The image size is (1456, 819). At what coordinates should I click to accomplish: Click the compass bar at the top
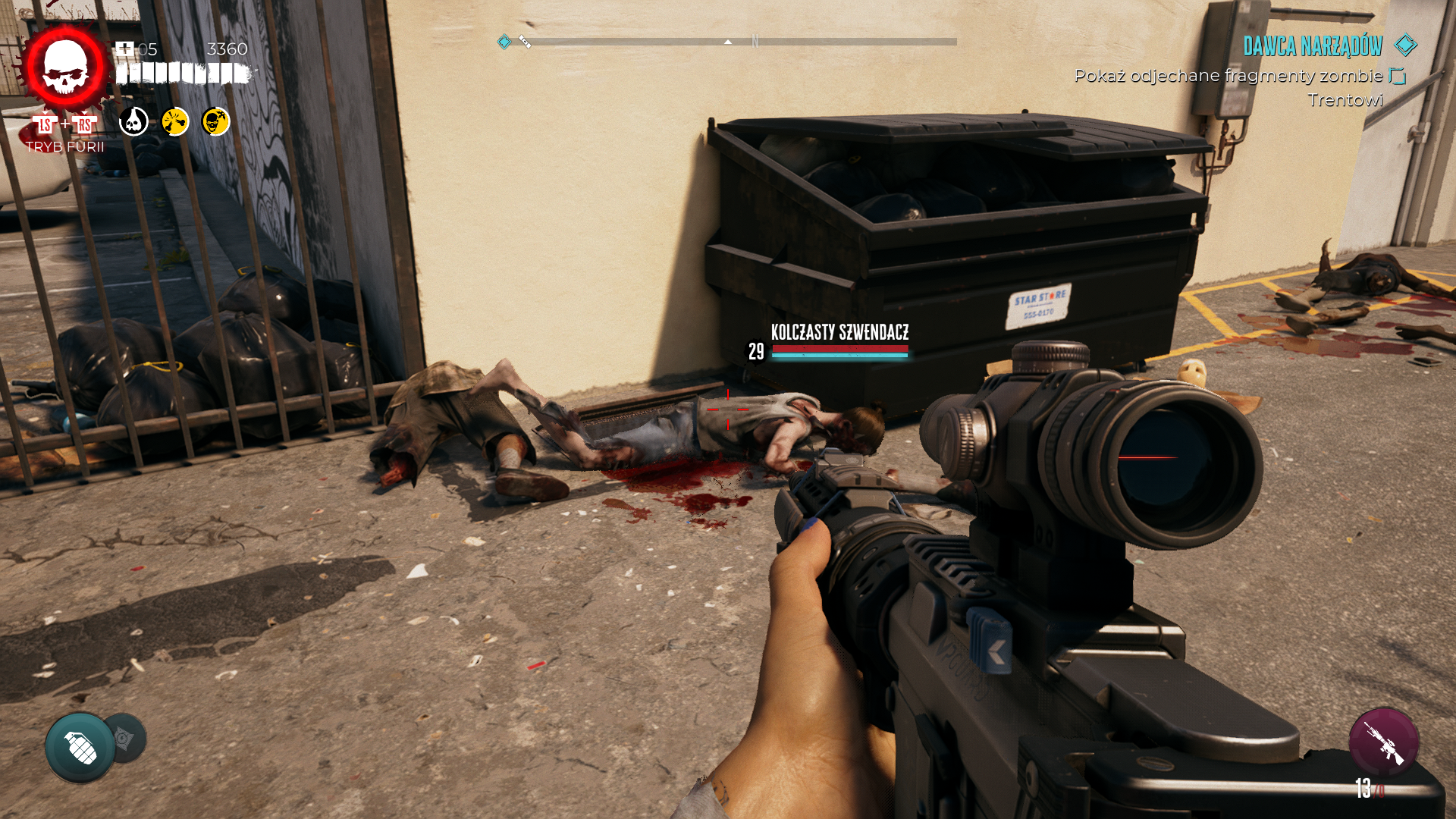[728, 42]
